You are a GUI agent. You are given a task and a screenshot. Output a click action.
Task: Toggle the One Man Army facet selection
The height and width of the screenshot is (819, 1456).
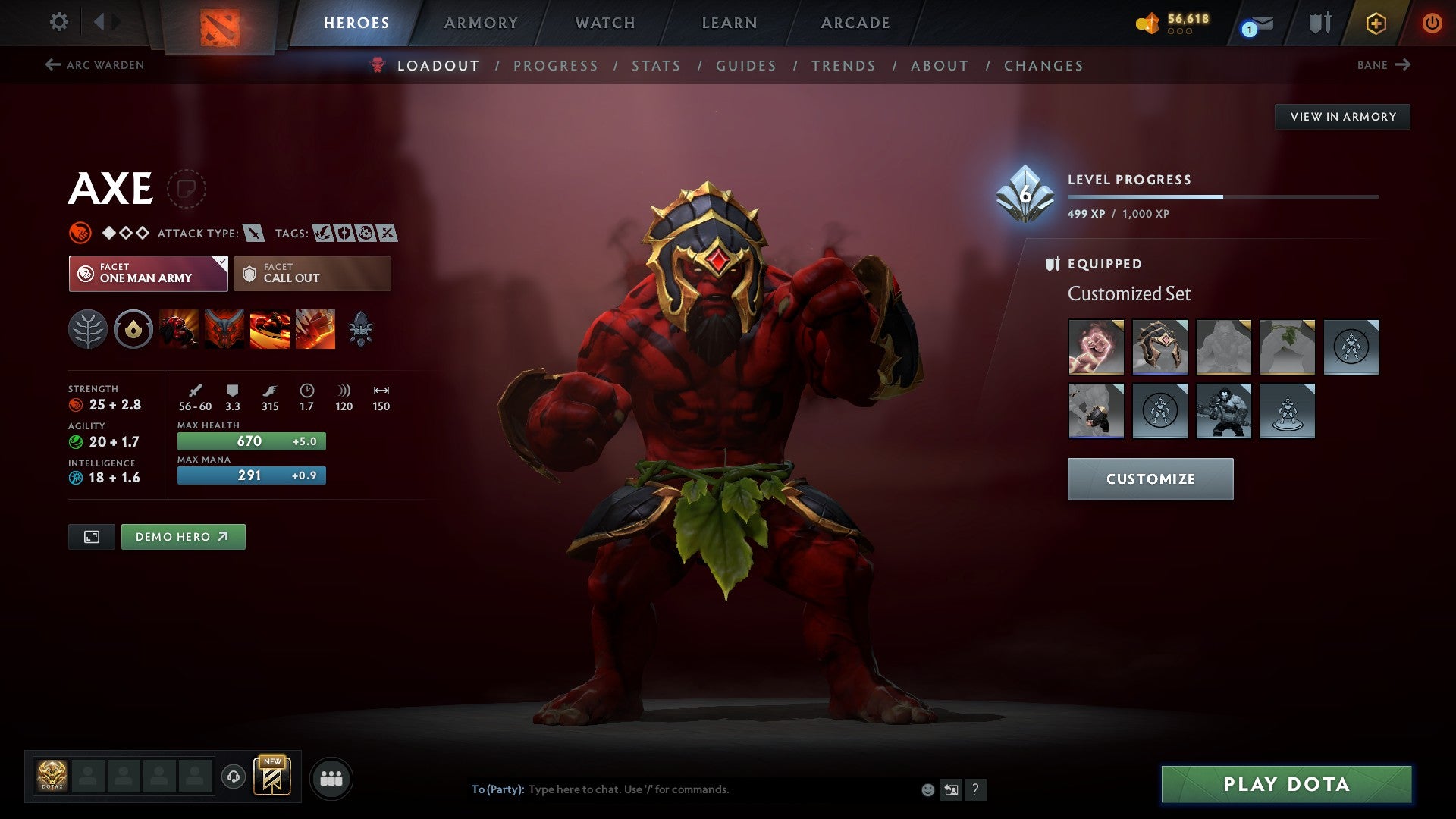point(149,273)
